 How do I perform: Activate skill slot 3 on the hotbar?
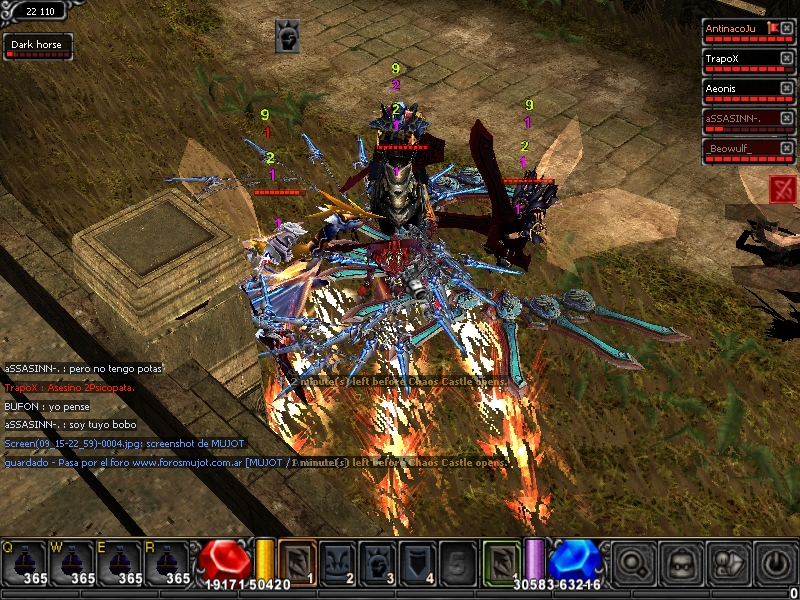click(x=379, y=562)
